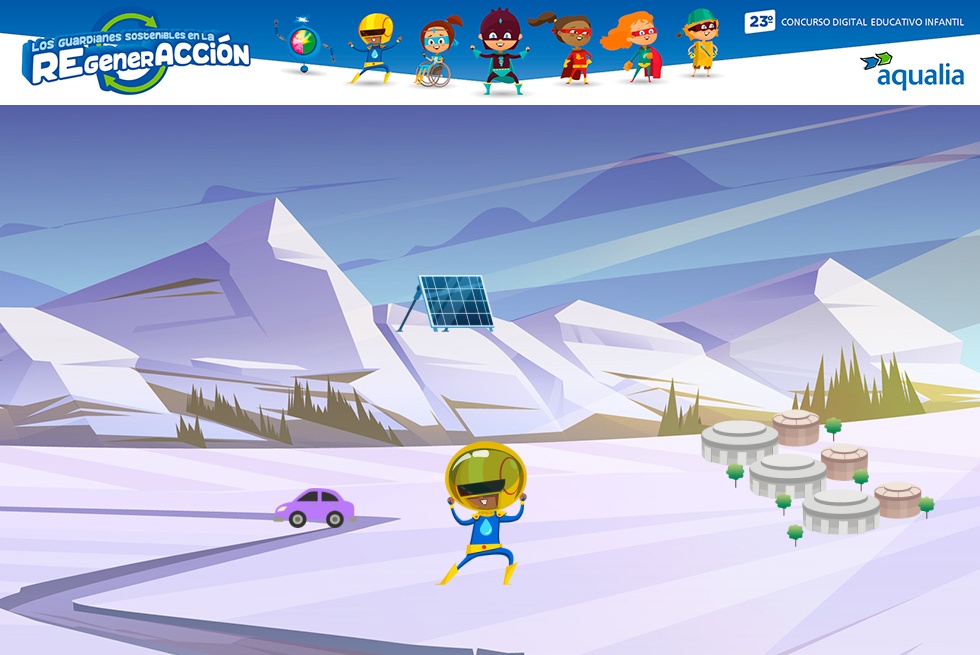This screenshot has width=980, height=655.
Task: Click the REgenerACCIÓN game logo
Action: (137, 55)
